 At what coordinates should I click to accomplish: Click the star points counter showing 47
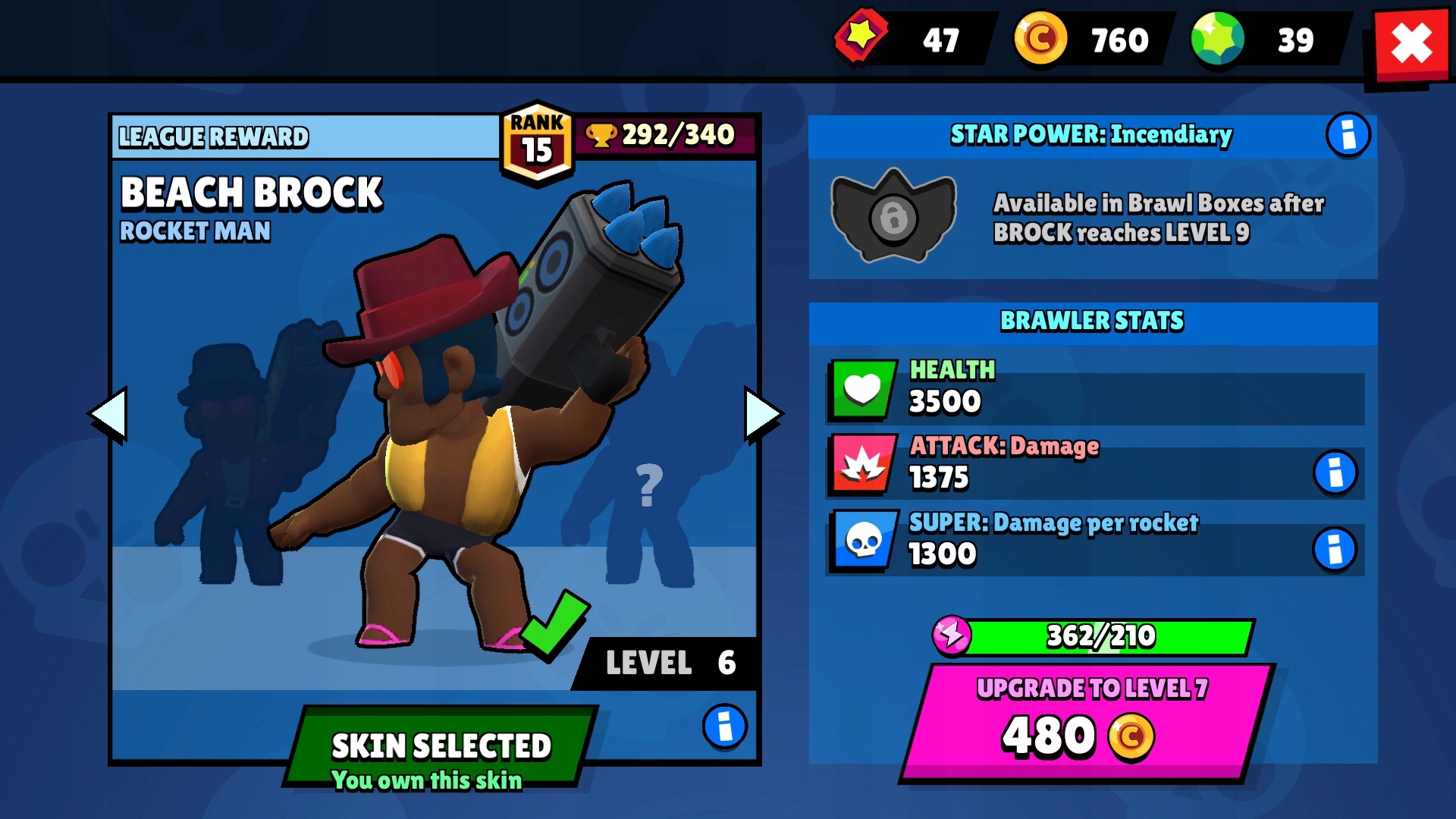click(x=910, y=39)
